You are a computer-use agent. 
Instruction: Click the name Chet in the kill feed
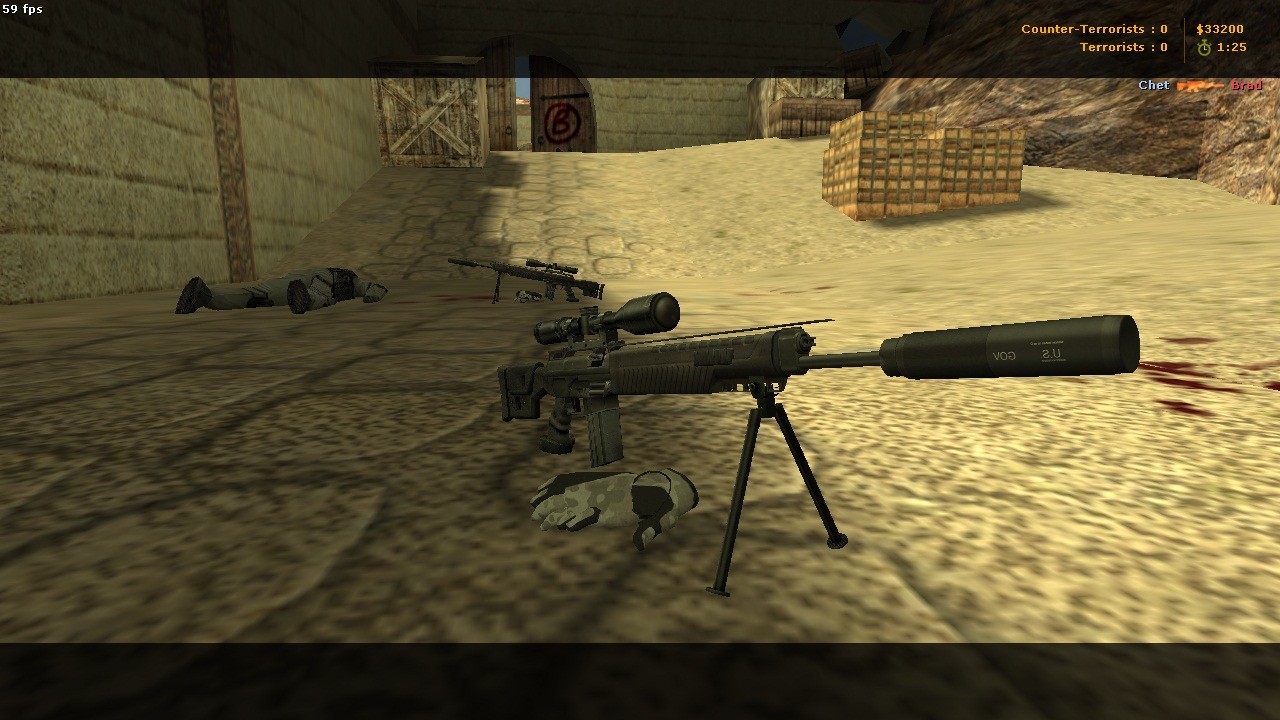pos(1152,85)
